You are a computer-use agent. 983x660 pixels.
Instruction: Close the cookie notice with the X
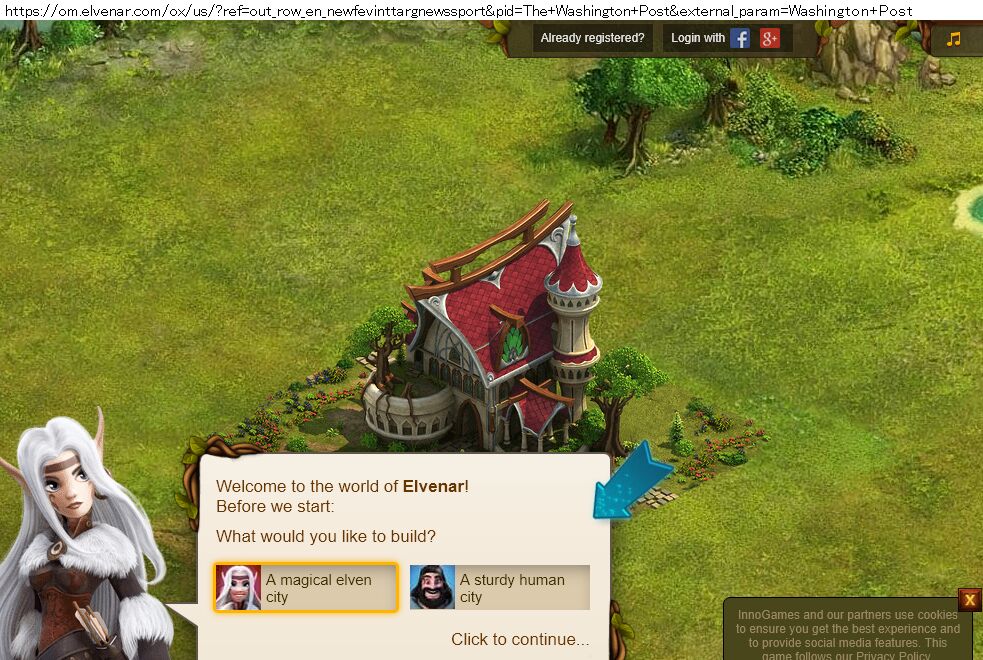click(x=969, y=600)
